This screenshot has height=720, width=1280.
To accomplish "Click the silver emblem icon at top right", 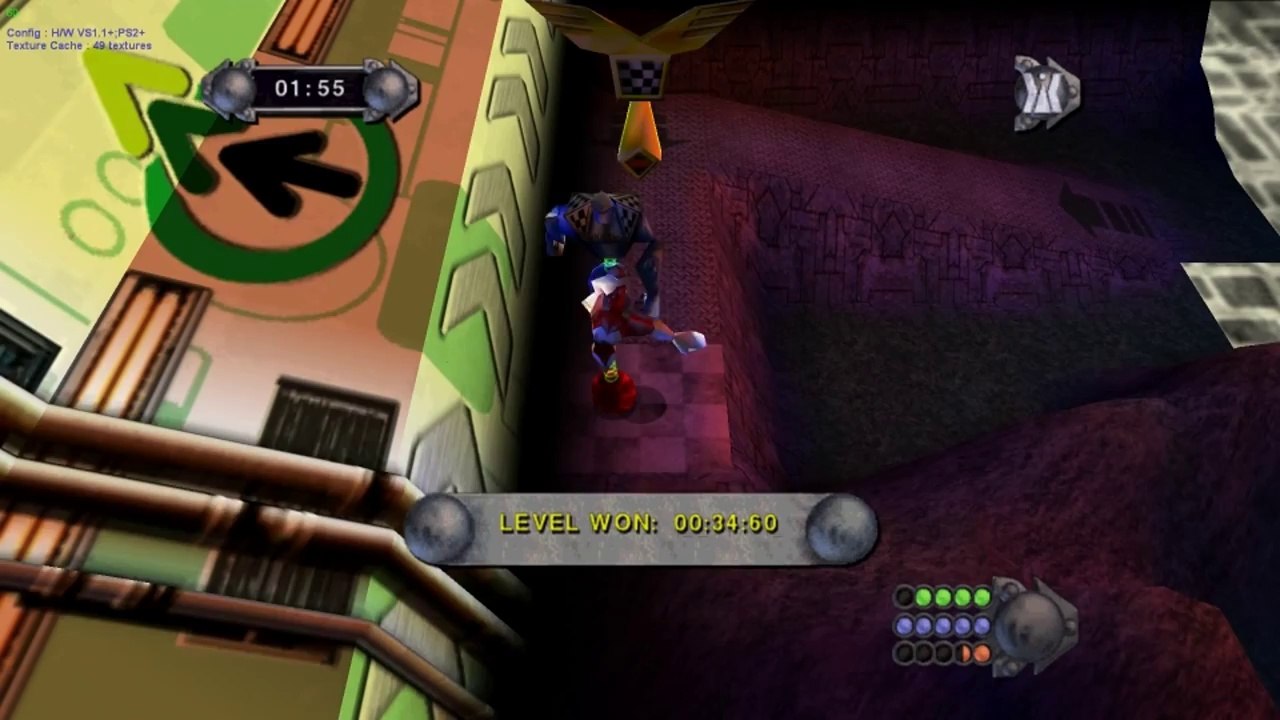I will pos(1046,94).
